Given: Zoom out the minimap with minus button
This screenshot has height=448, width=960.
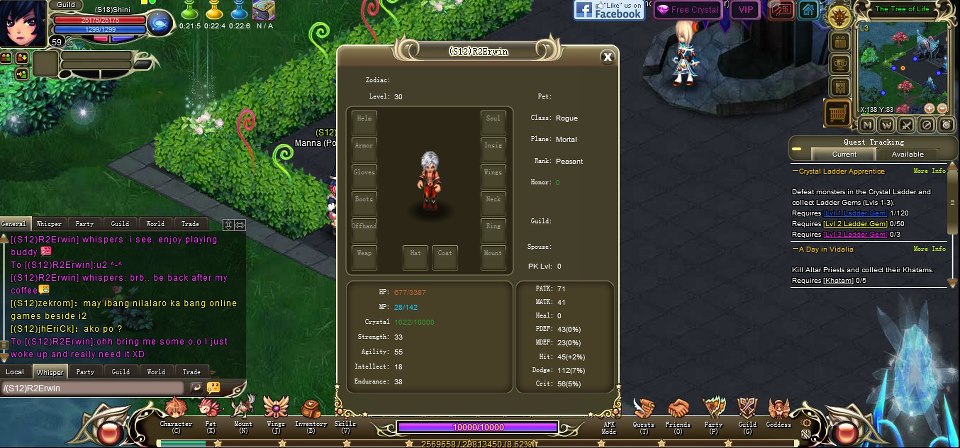Looking at the screenshot, I should click(x=942, y=107).
